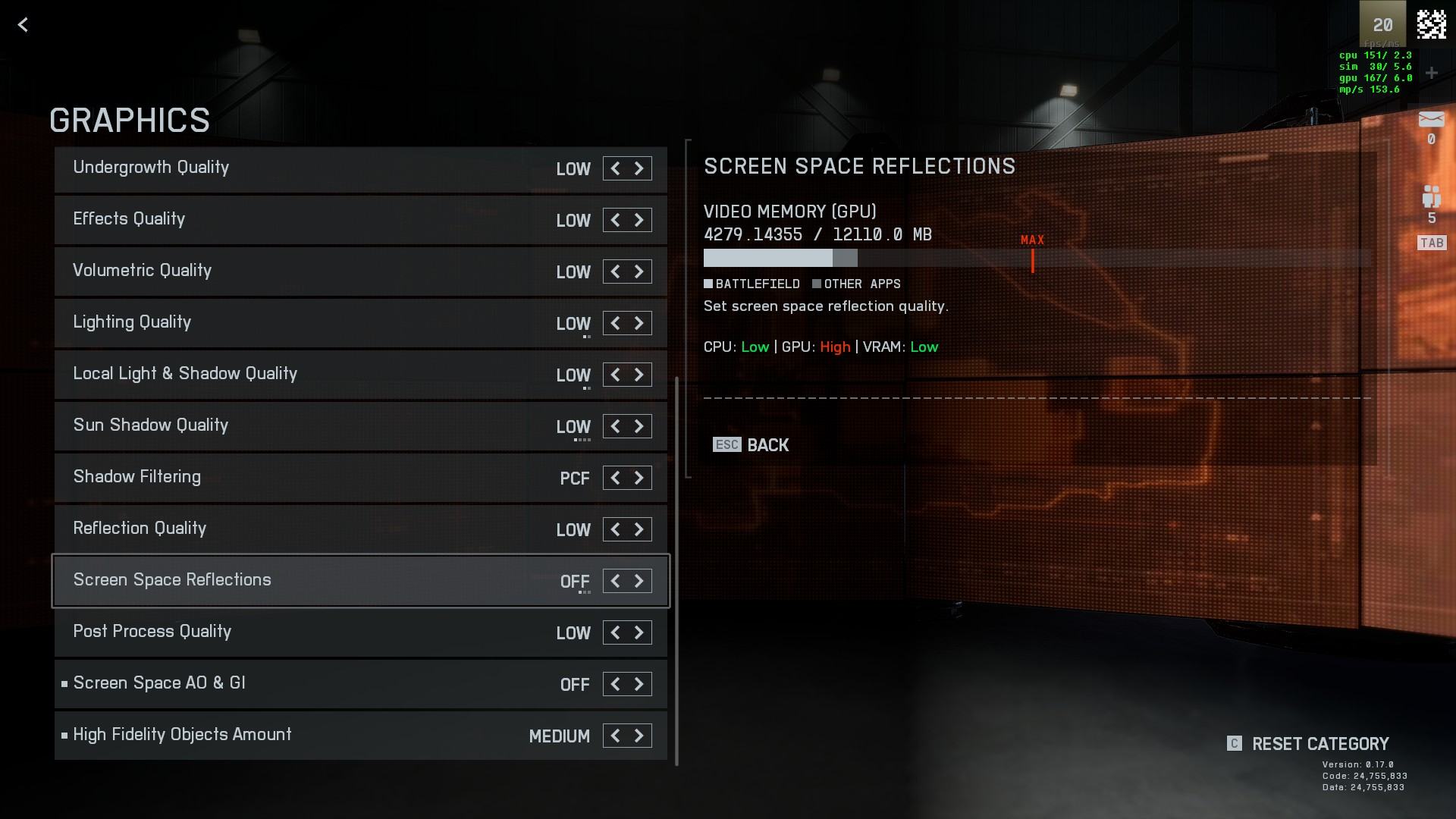Reduce High Fidelity Objects Amount with left arrow
Screen dimensions: 1456x819
[x=615, y=736]
